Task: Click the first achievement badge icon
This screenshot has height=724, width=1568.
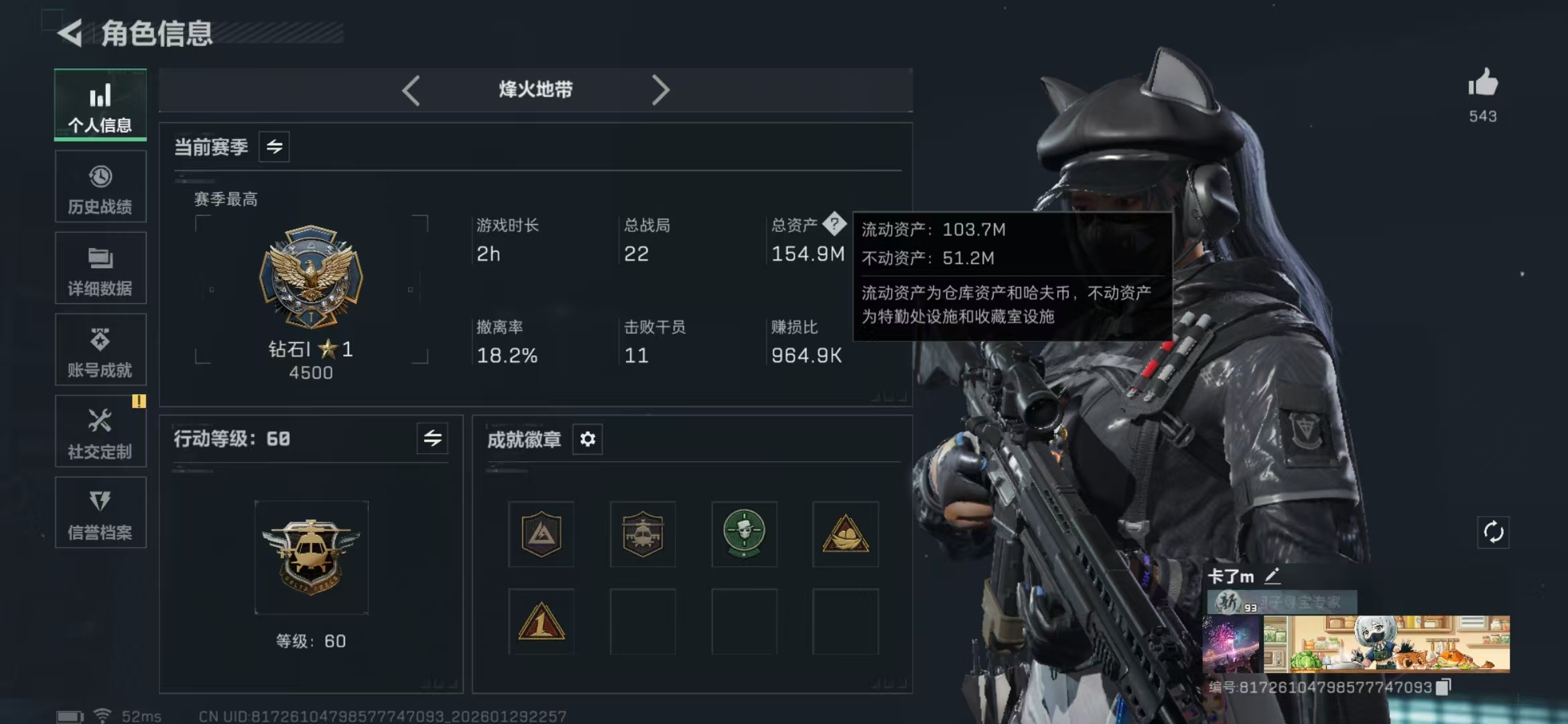Action: coord(540,534)
